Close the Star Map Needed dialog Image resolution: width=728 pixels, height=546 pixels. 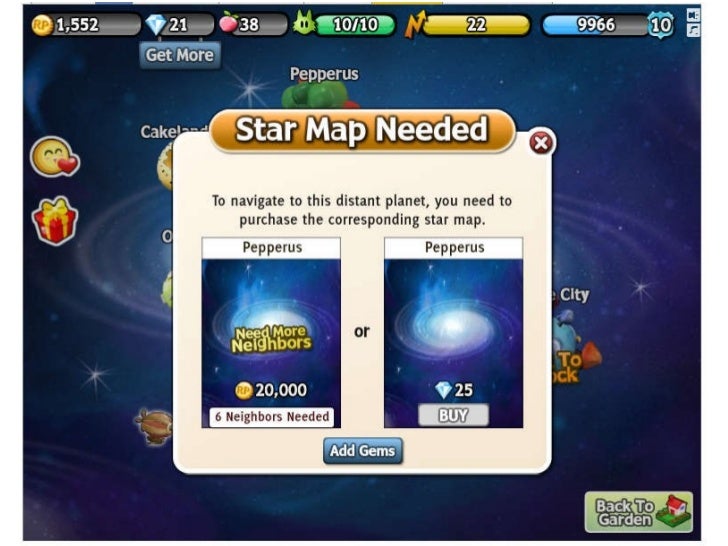[x=541, y=144]
